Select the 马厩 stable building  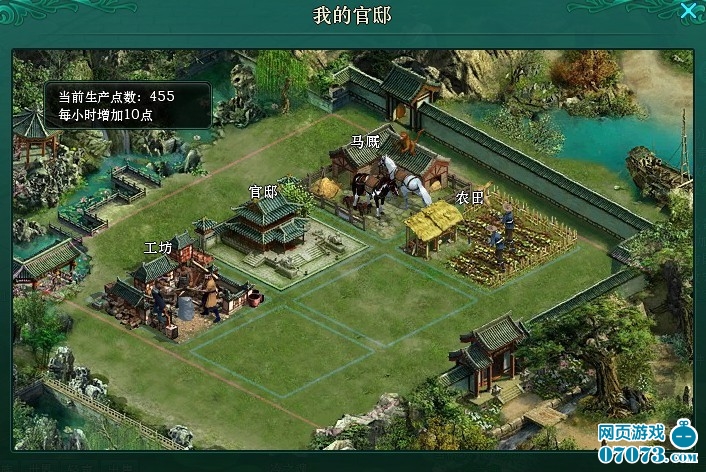(x=385, y=170)
